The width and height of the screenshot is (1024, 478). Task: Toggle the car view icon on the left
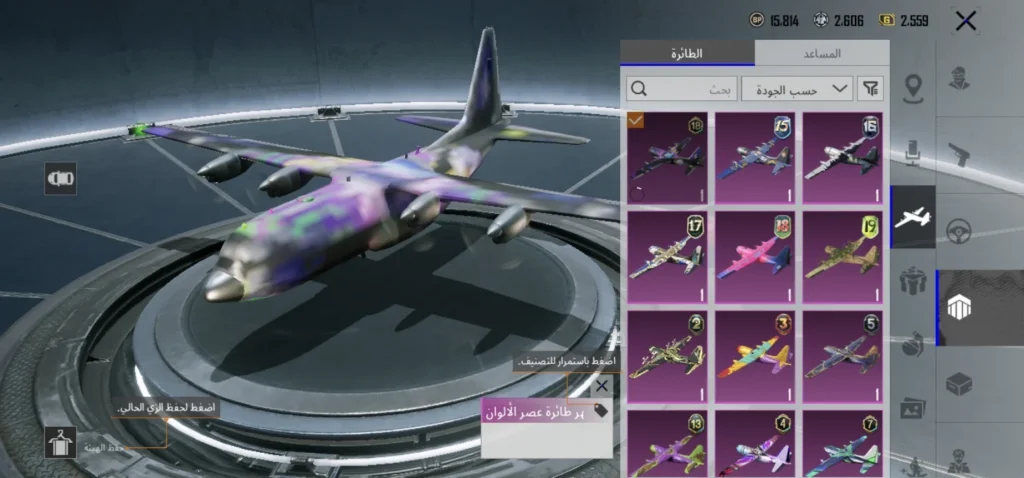tap(60, 179)
